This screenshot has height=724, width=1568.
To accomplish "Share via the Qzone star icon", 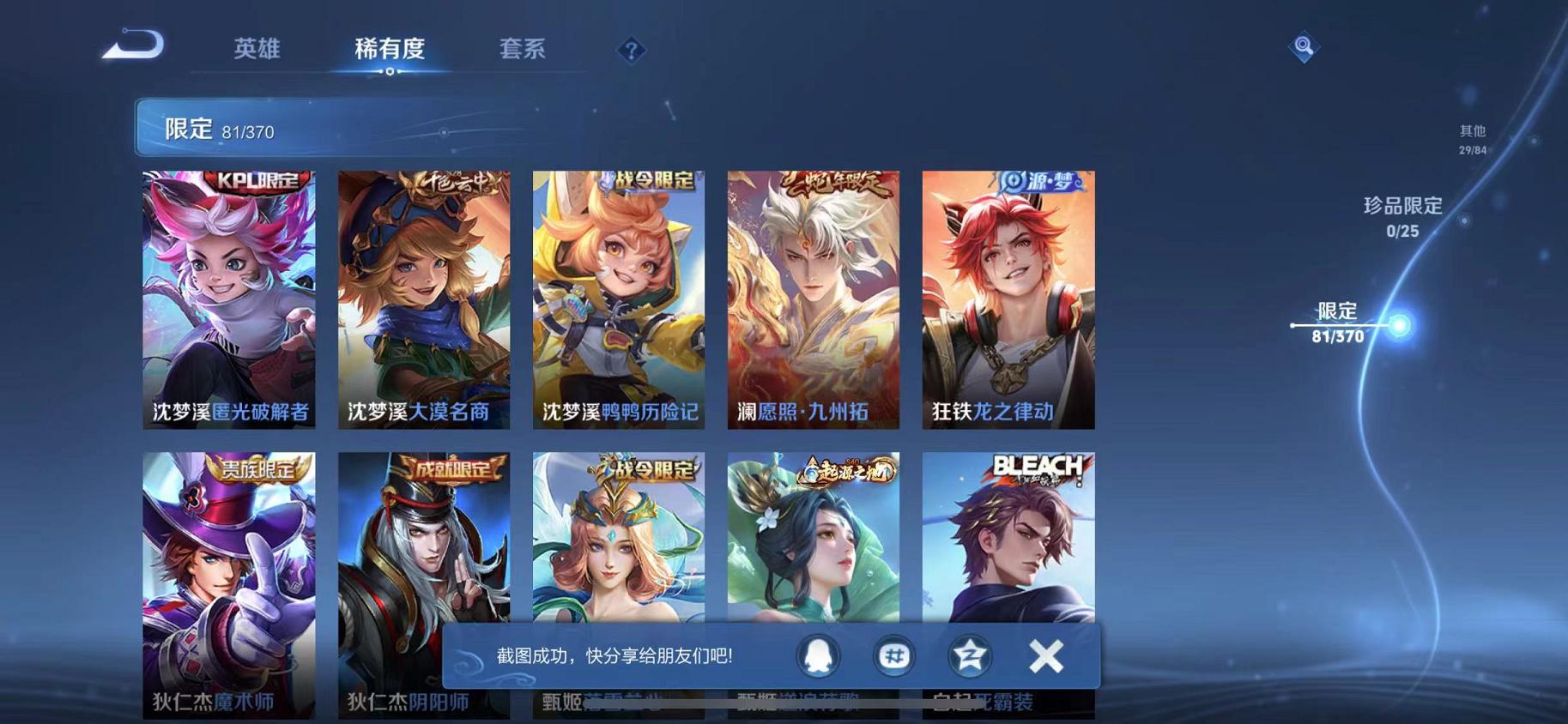I will (x=969, y=655).
